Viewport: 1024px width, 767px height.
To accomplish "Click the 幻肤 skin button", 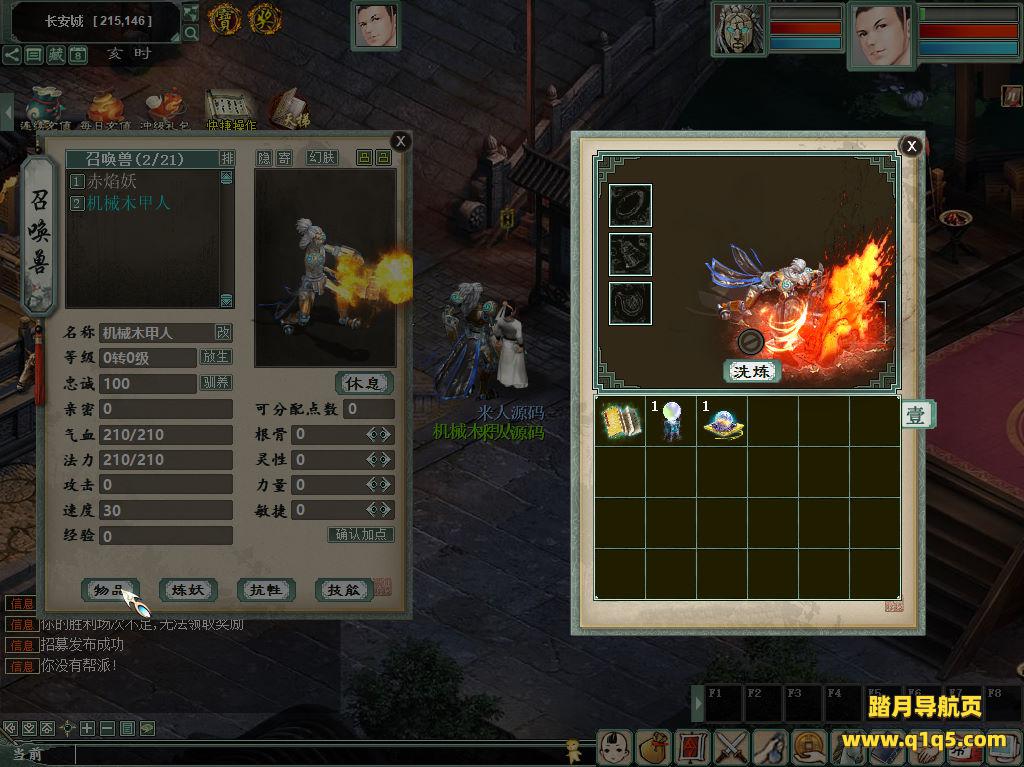I will pos(321,158).
